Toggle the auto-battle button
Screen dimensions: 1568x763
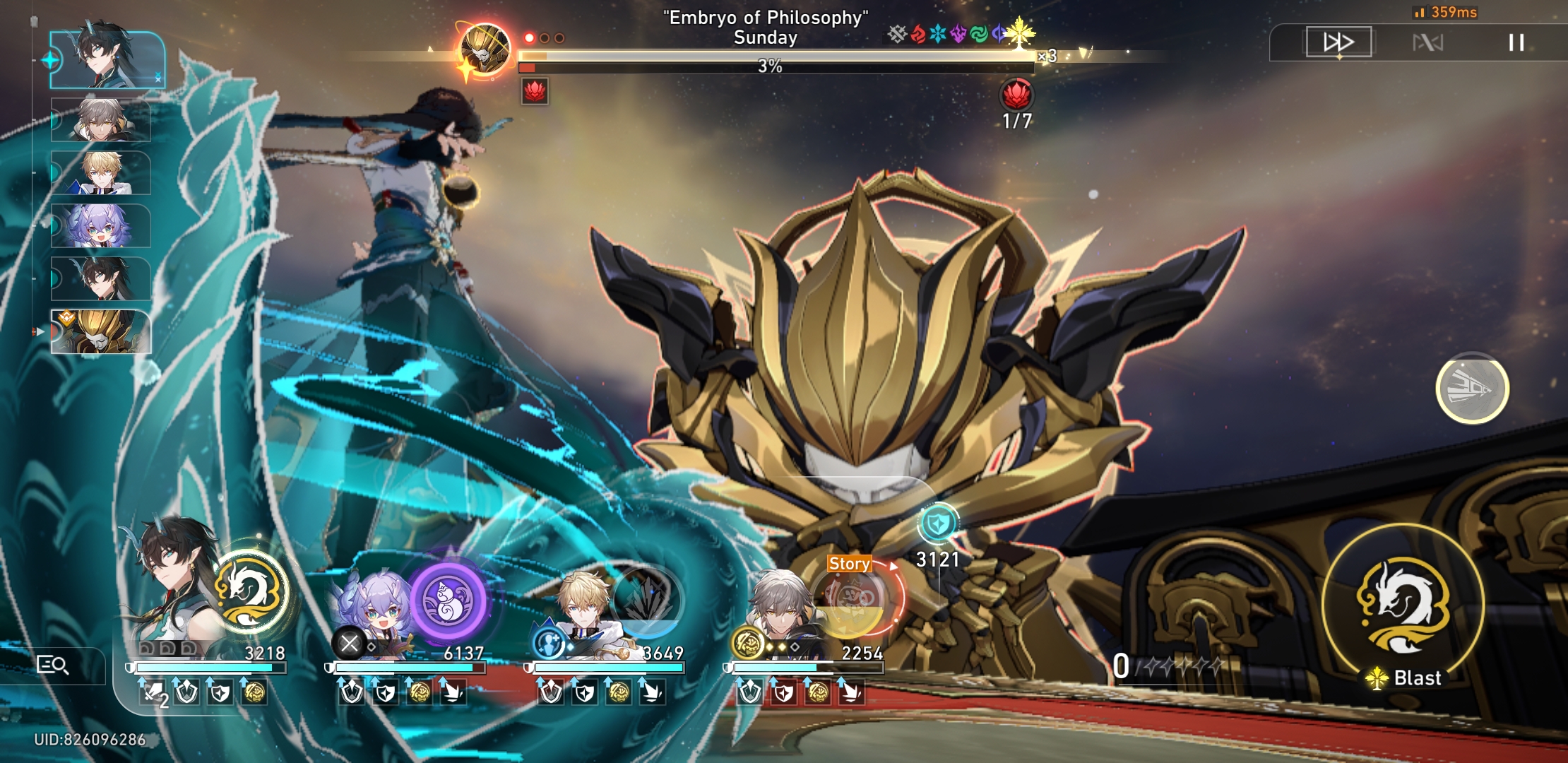[1427, 43]
